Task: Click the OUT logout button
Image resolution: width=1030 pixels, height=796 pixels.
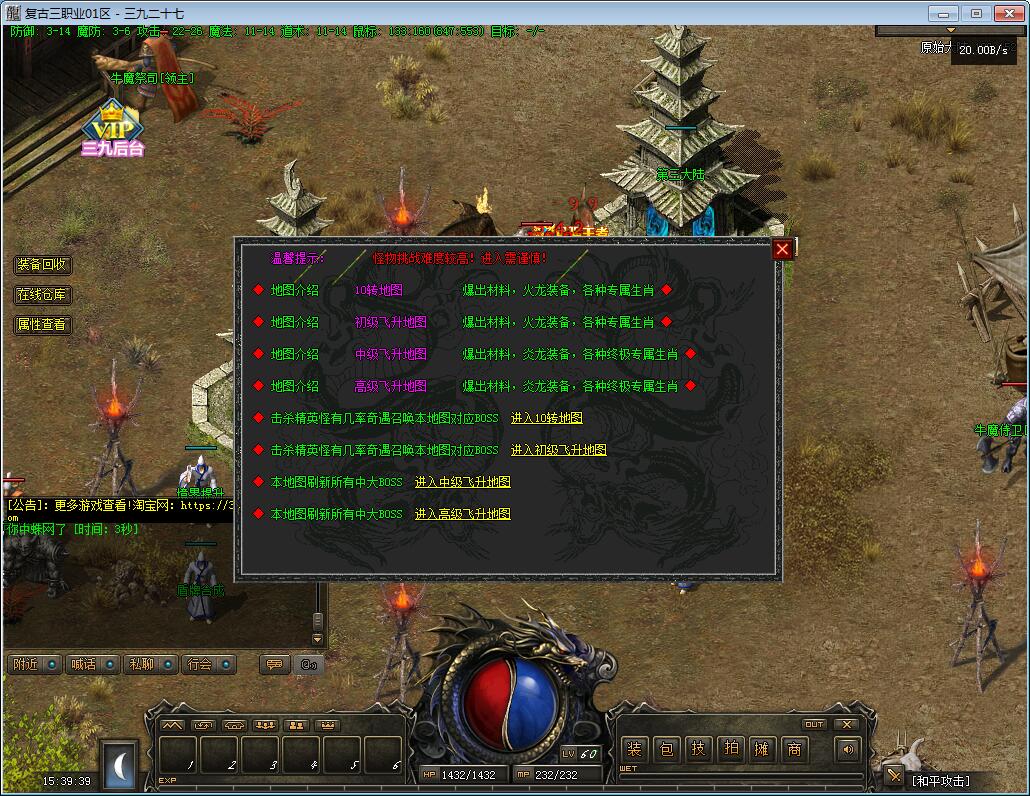Action: point(814,725)
